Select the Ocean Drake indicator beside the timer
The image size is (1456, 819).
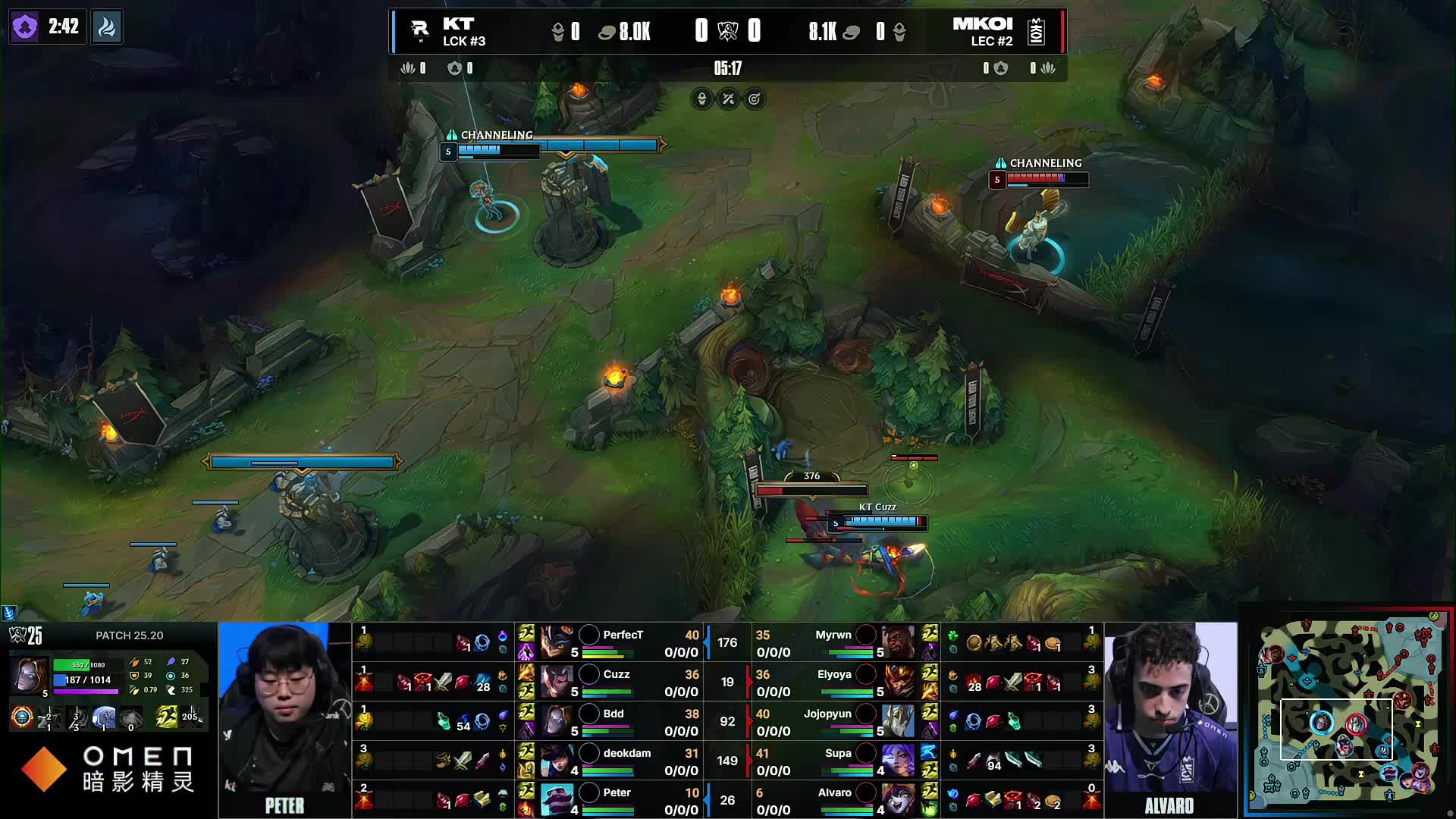pyautogui.click(x=107, y=27)
